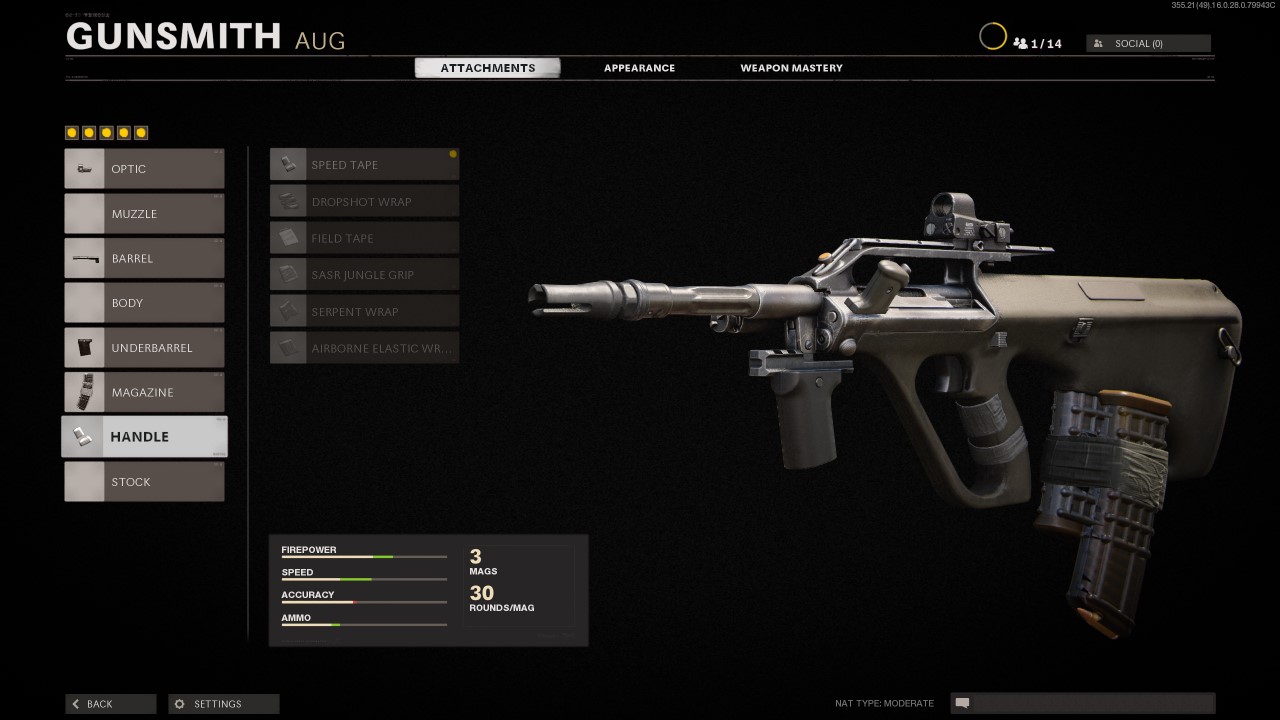1280x720 pixels.
Task: Equip the SASR Jungle Grip
Action: click(363, 274)
